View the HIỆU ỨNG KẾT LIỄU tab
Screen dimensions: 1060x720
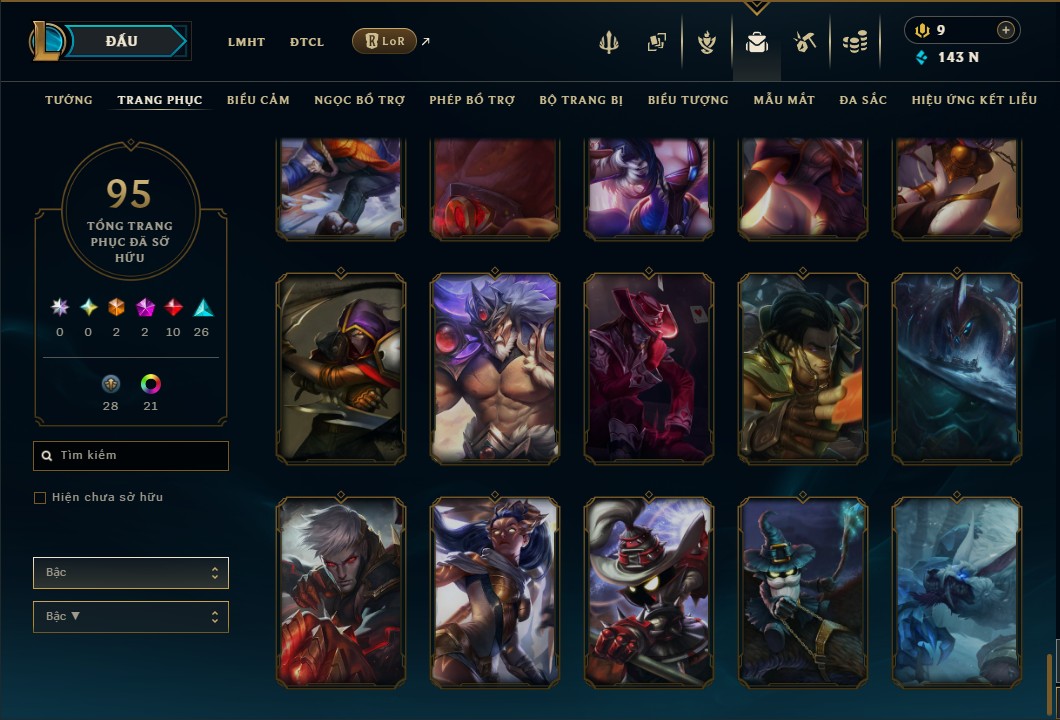tap(974, 100)
